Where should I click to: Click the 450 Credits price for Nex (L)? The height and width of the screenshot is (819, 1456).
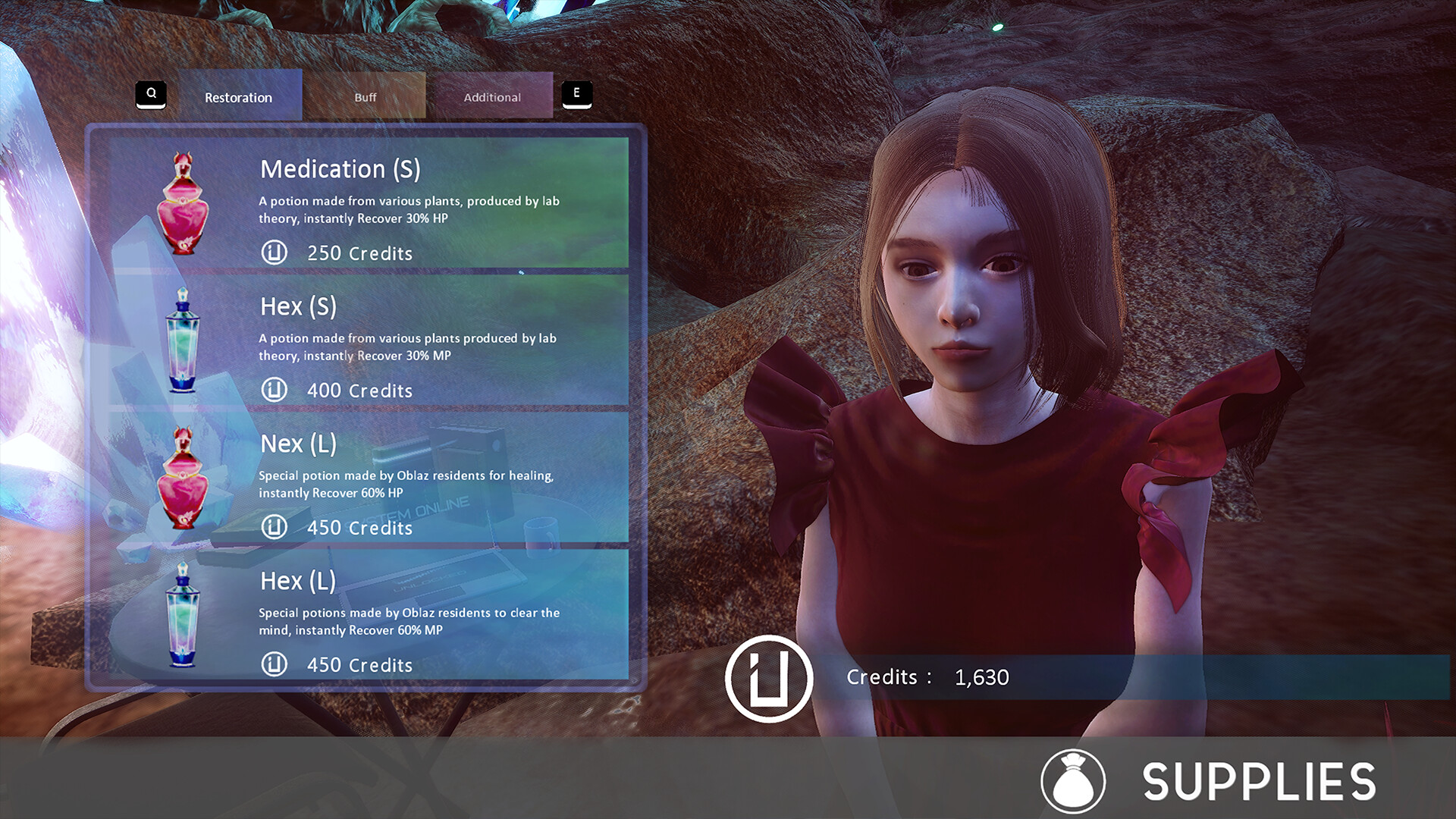358,528
